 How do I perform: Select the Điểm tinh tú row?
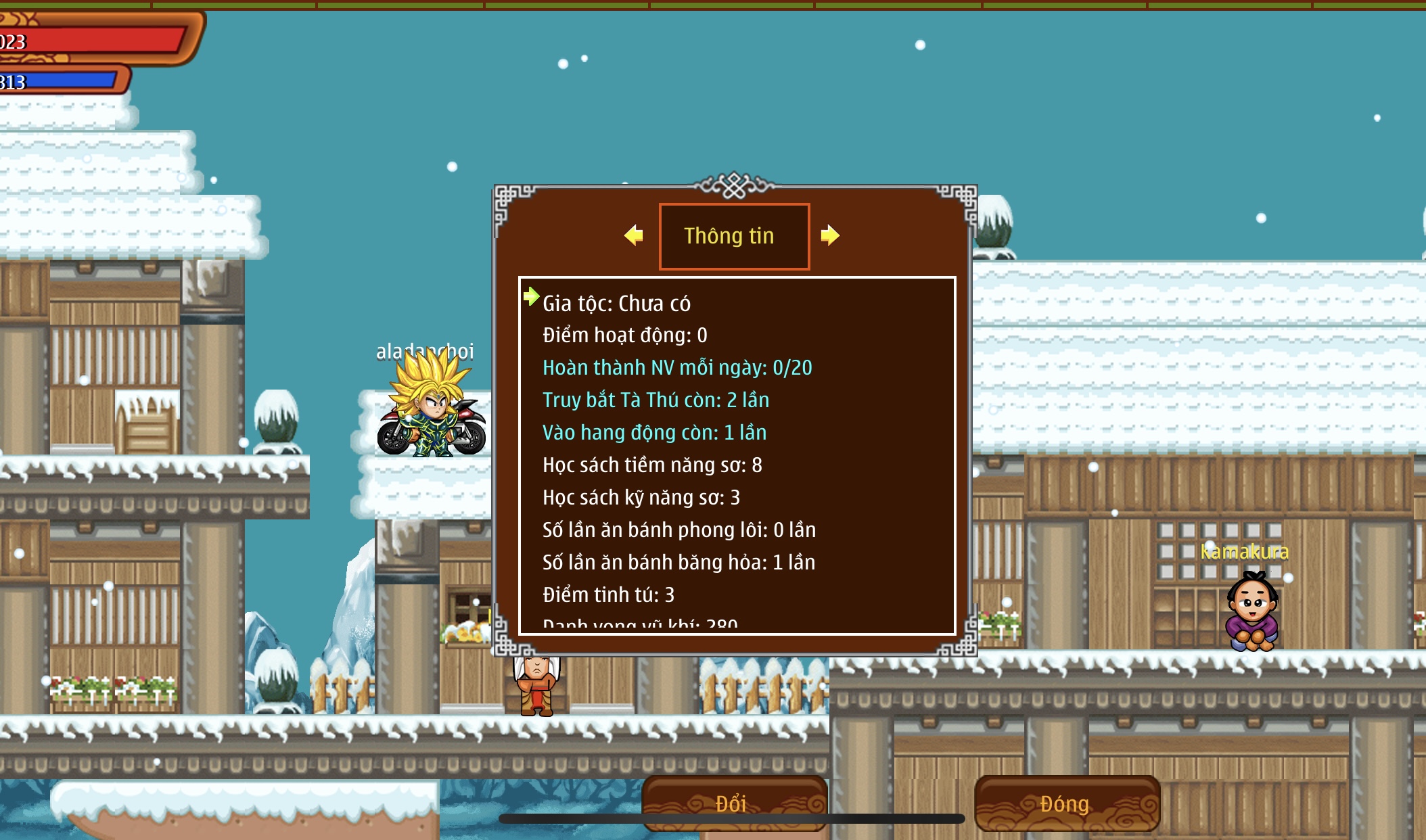coord(608,595)
